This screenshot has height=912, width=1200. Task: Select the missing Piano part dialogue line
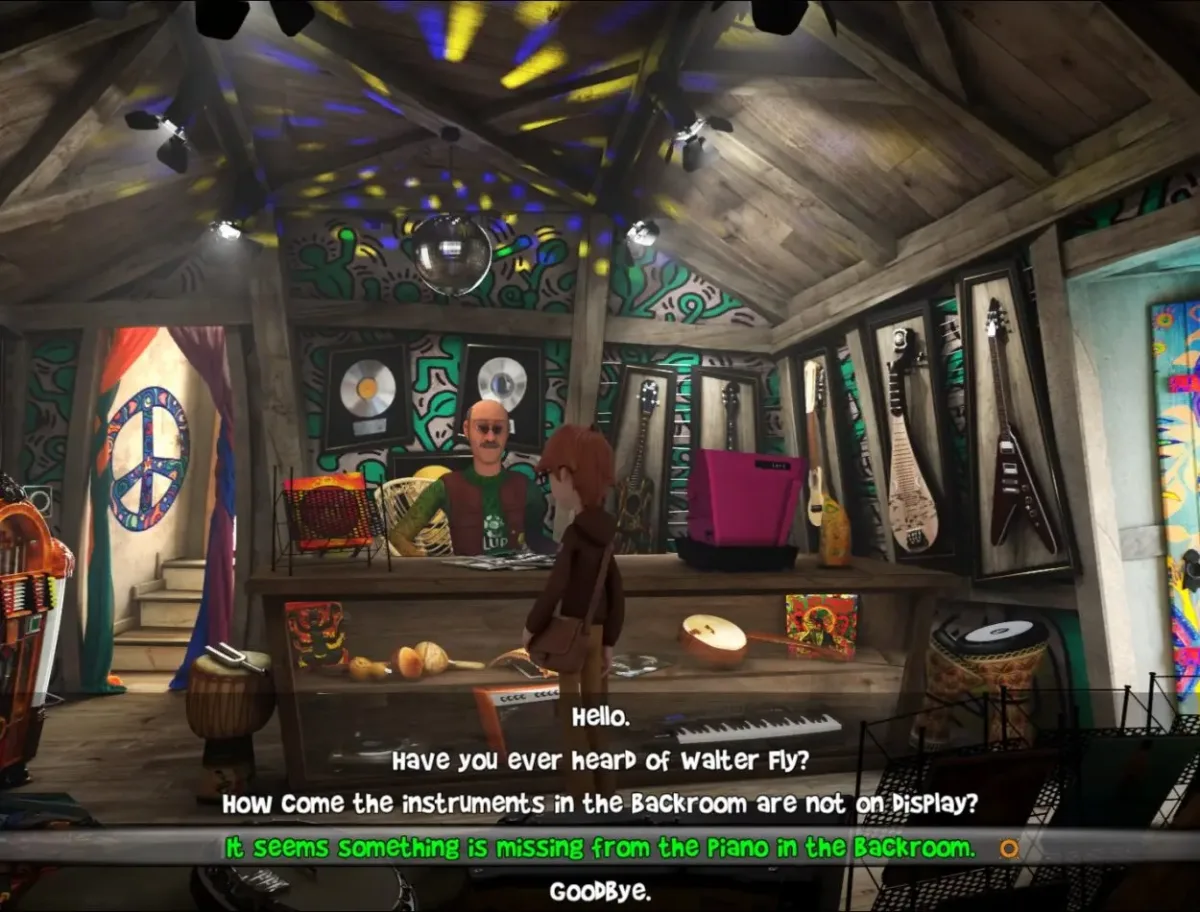point(600,848)
